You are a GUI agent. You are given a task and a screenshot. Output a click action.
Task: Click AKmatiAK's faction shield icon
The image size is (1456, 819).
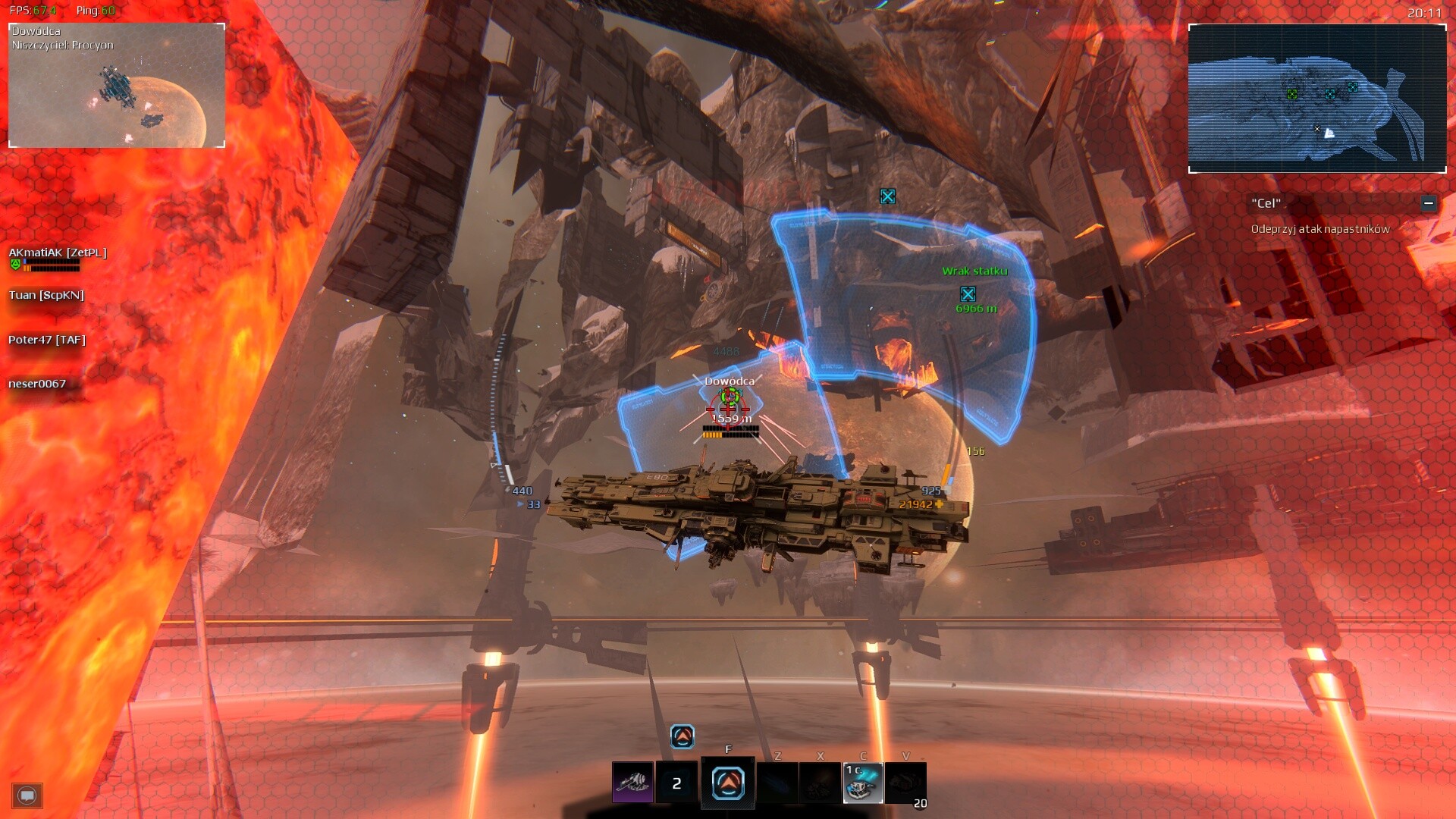(x=15, y=263)
